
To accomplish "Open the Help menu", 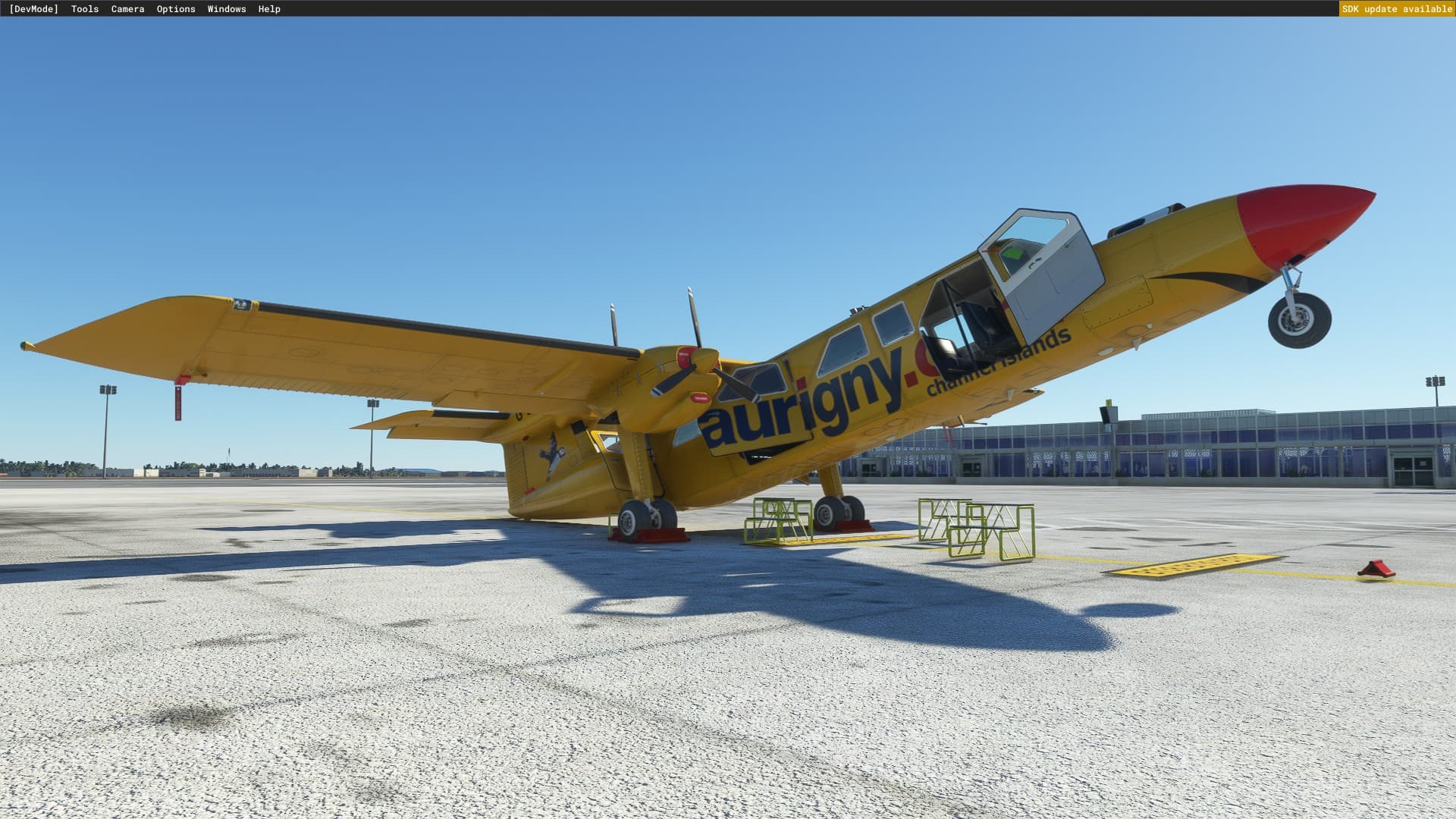I will coord(268,8).
